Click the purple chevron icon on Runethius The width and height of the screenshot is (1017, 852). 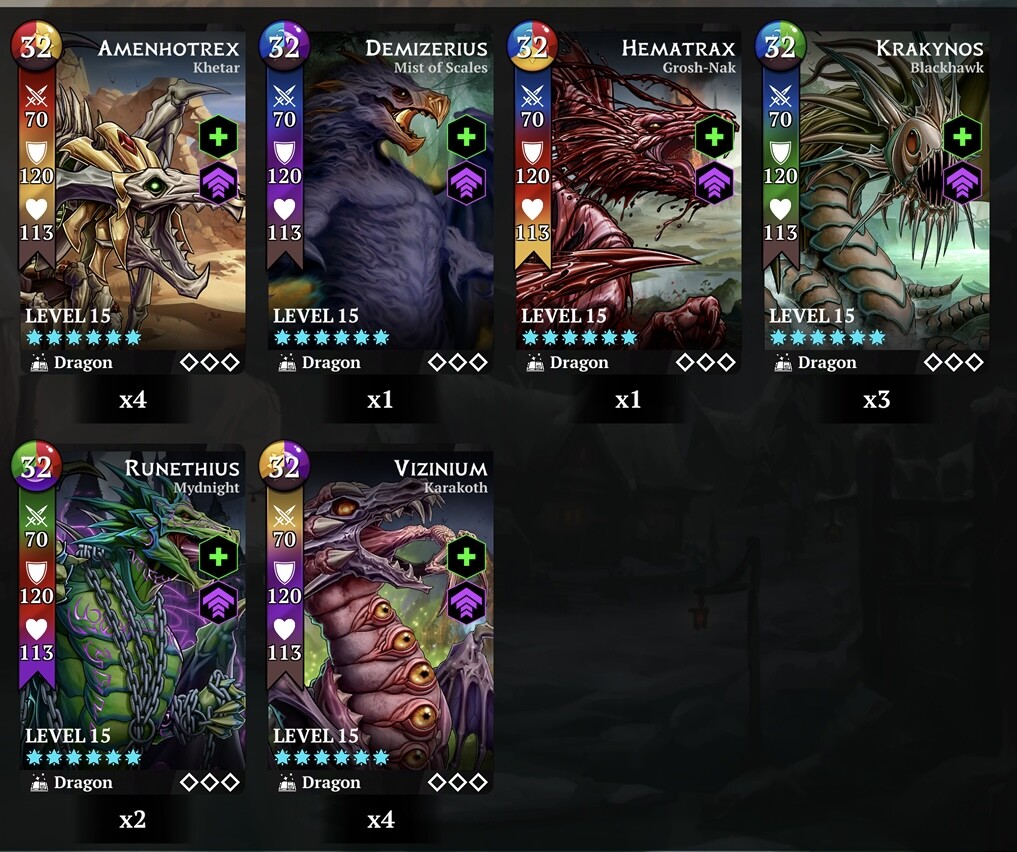point(218,604)
